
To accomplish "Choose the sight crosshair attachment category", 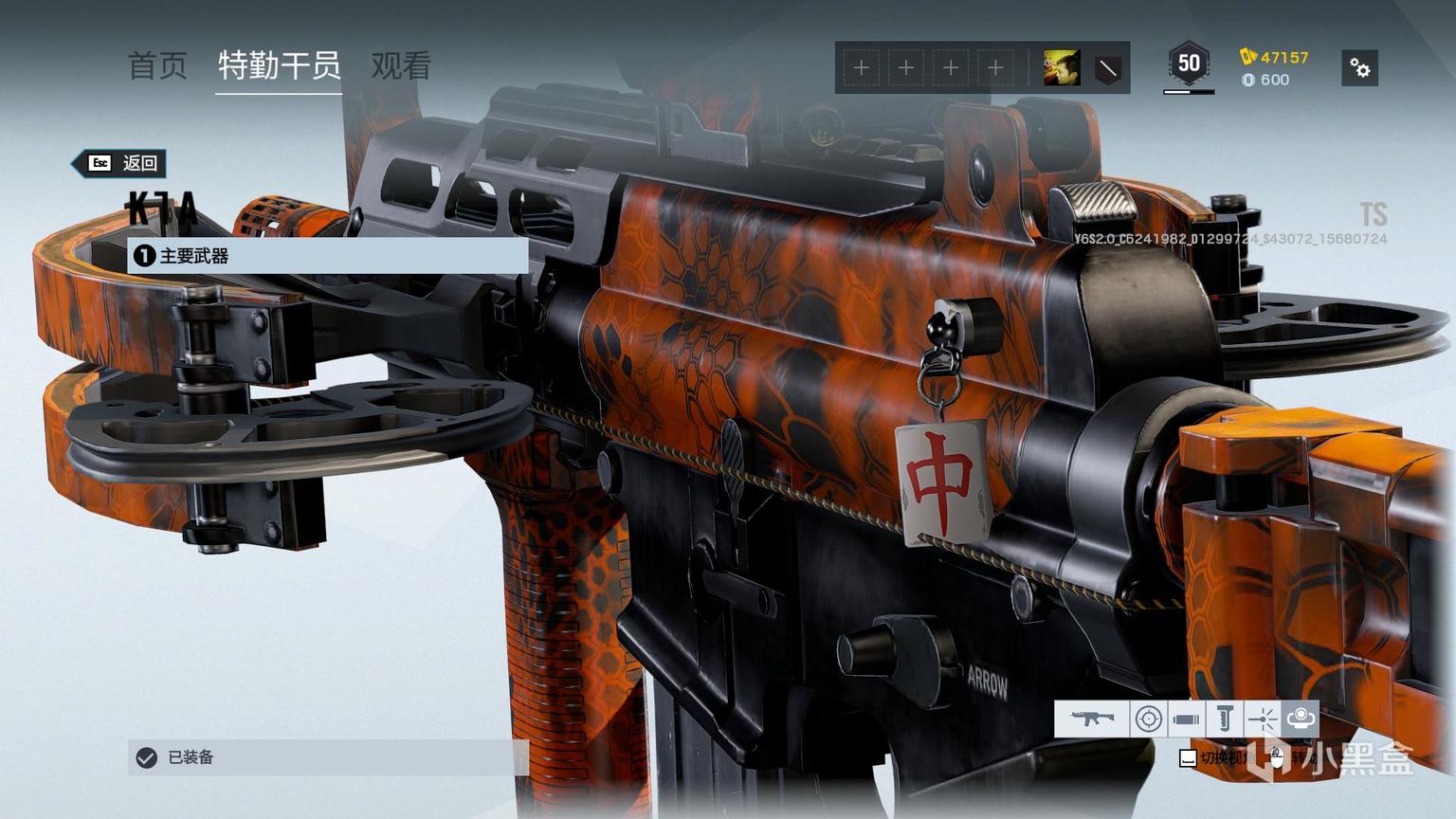I will pos(1148,719).
